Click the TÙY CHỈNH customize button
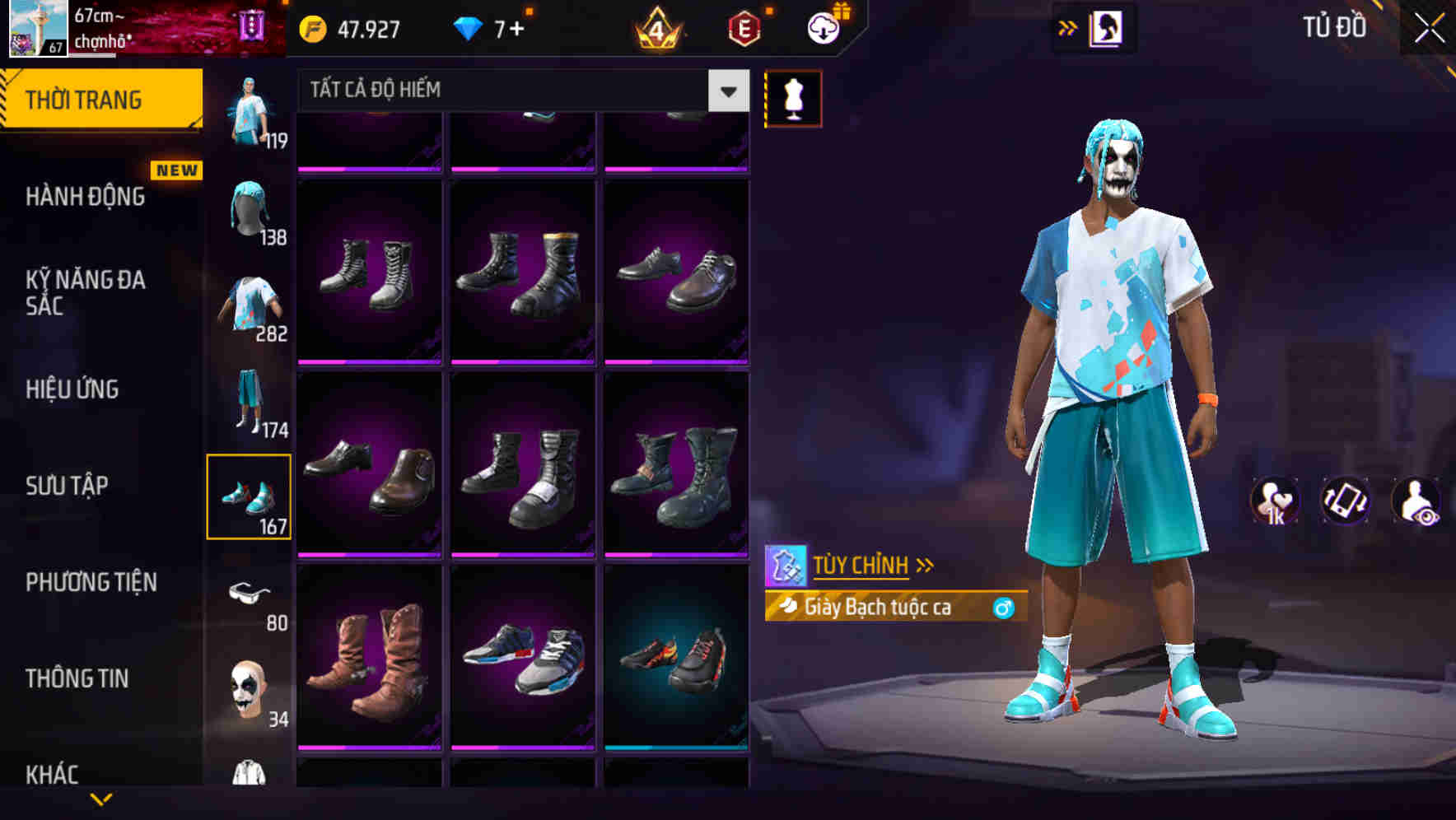Viewport: 1456px width, 820px height. (x=861, y=565)
